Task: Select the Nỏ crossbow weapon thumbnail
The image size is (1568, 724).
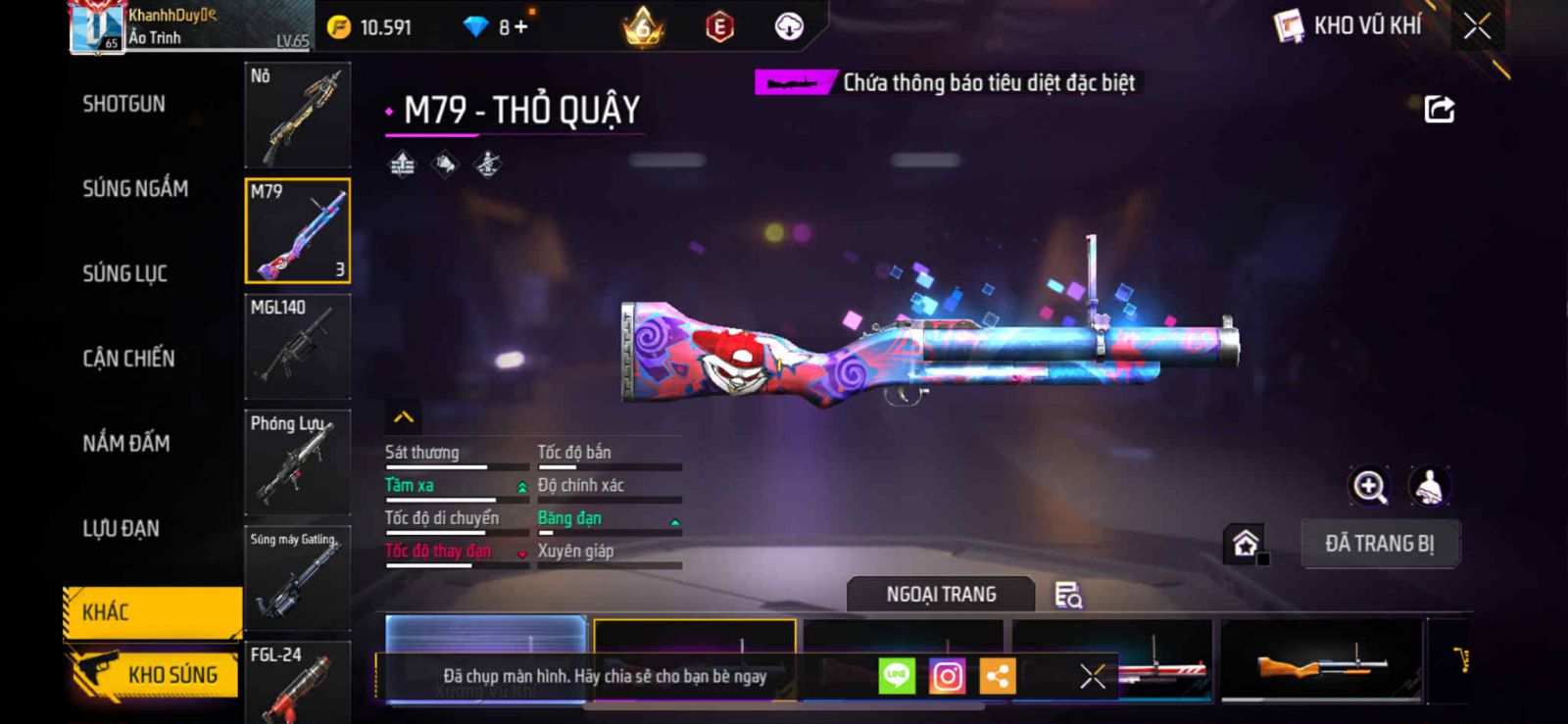Action: tap(297, 116)
